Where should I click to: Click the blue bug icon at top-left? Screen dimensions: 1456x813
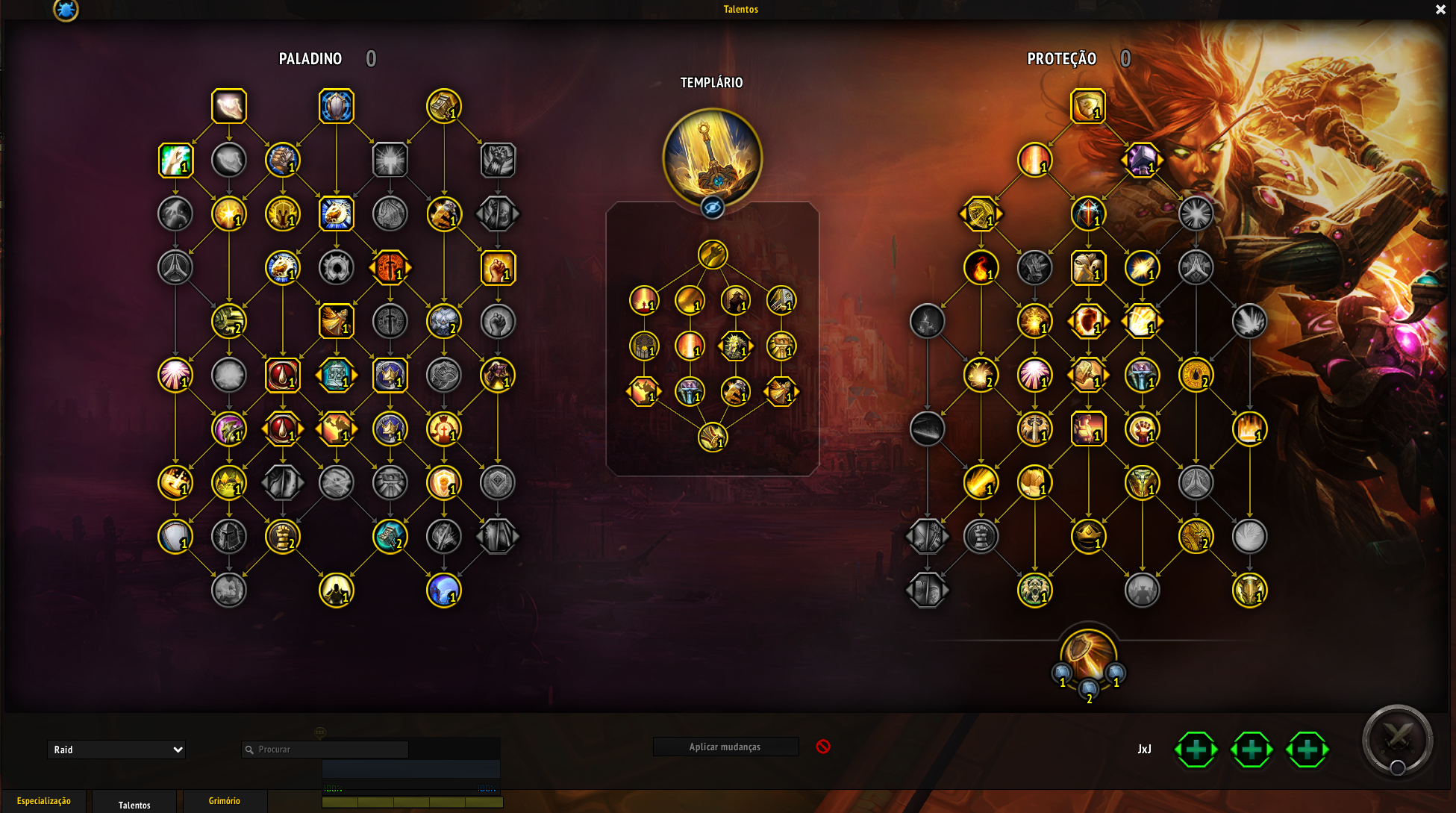[x=66, y=10]
